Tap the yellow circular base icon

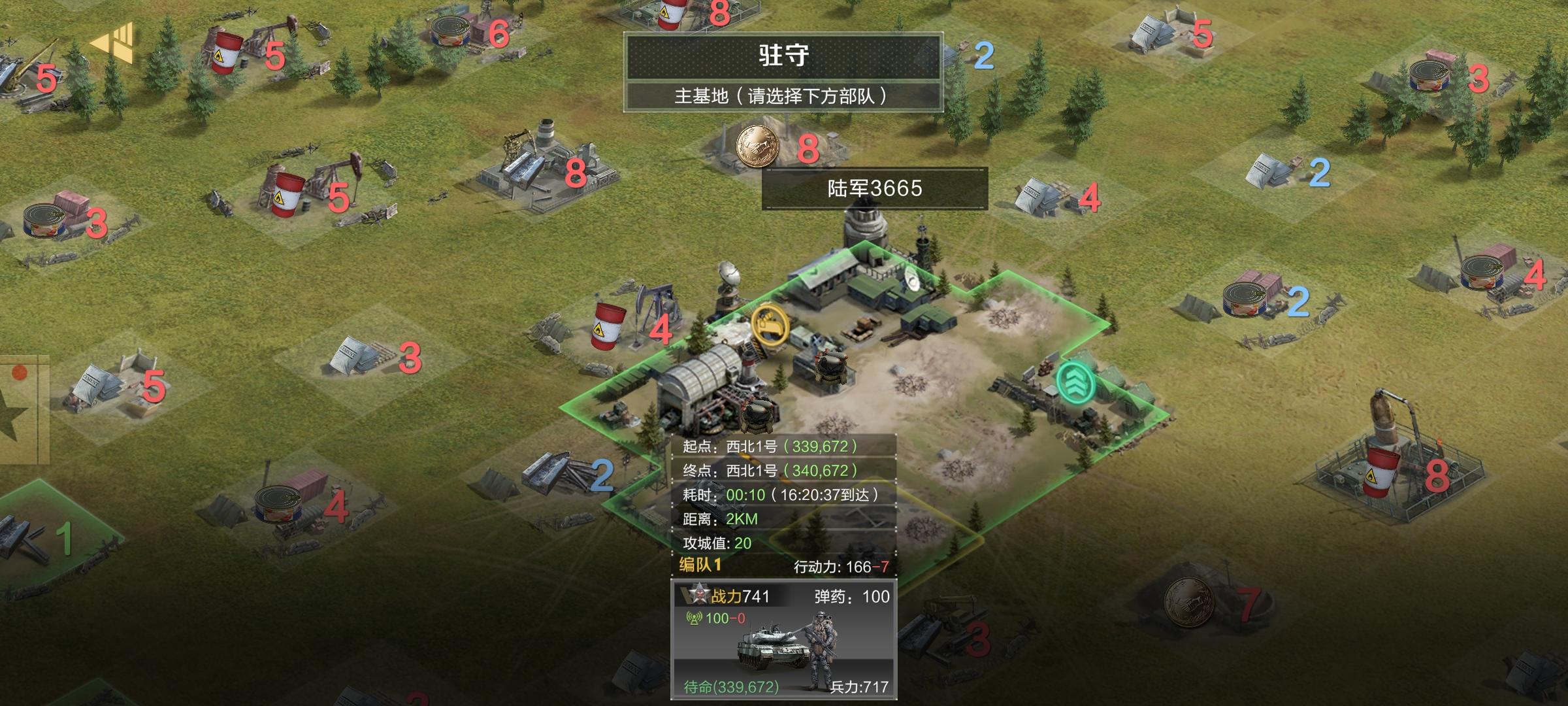point(769,324)
